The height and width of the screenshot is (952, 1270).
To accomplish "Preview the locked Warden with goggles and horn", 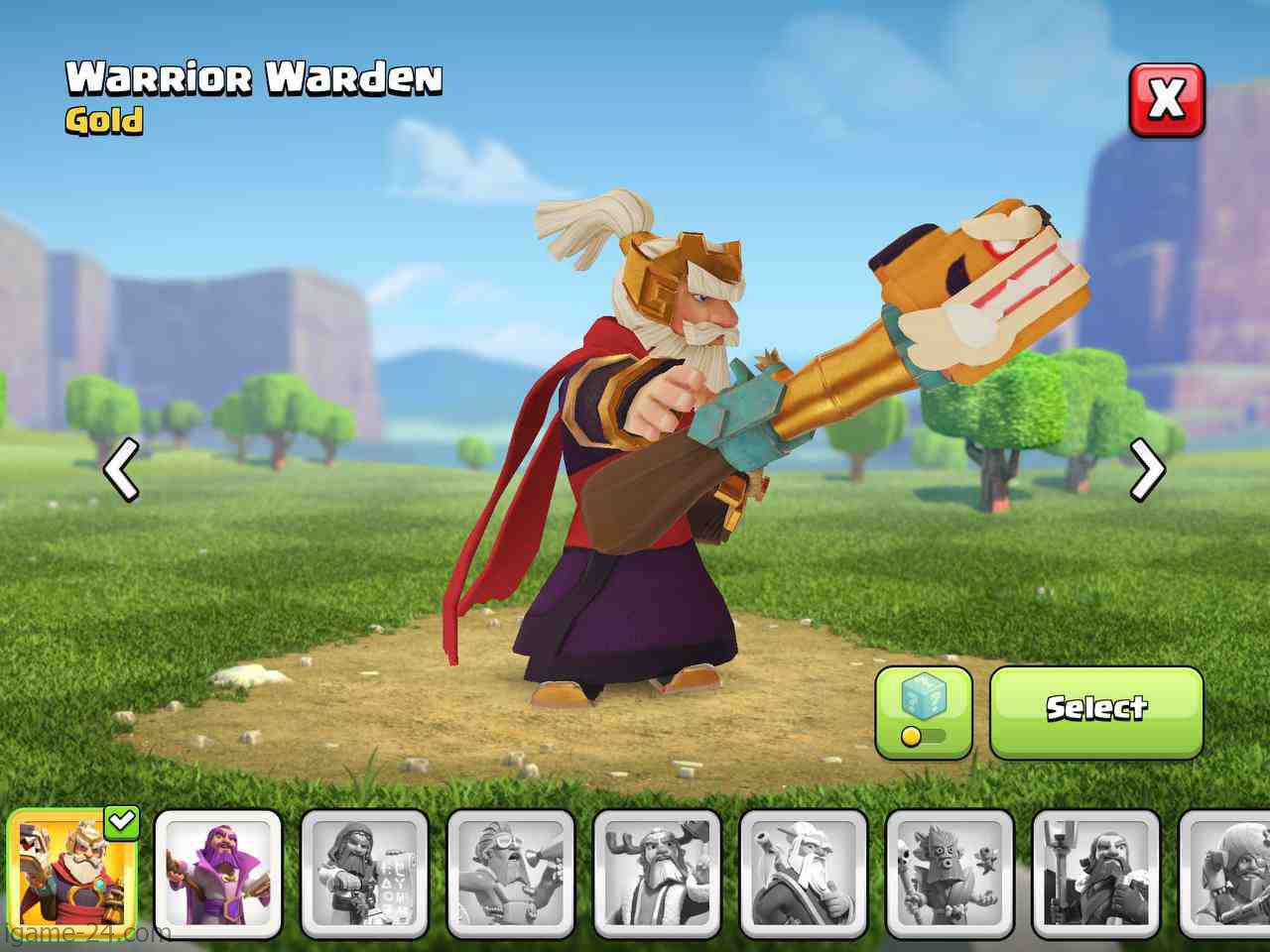I will coord(510,873).
